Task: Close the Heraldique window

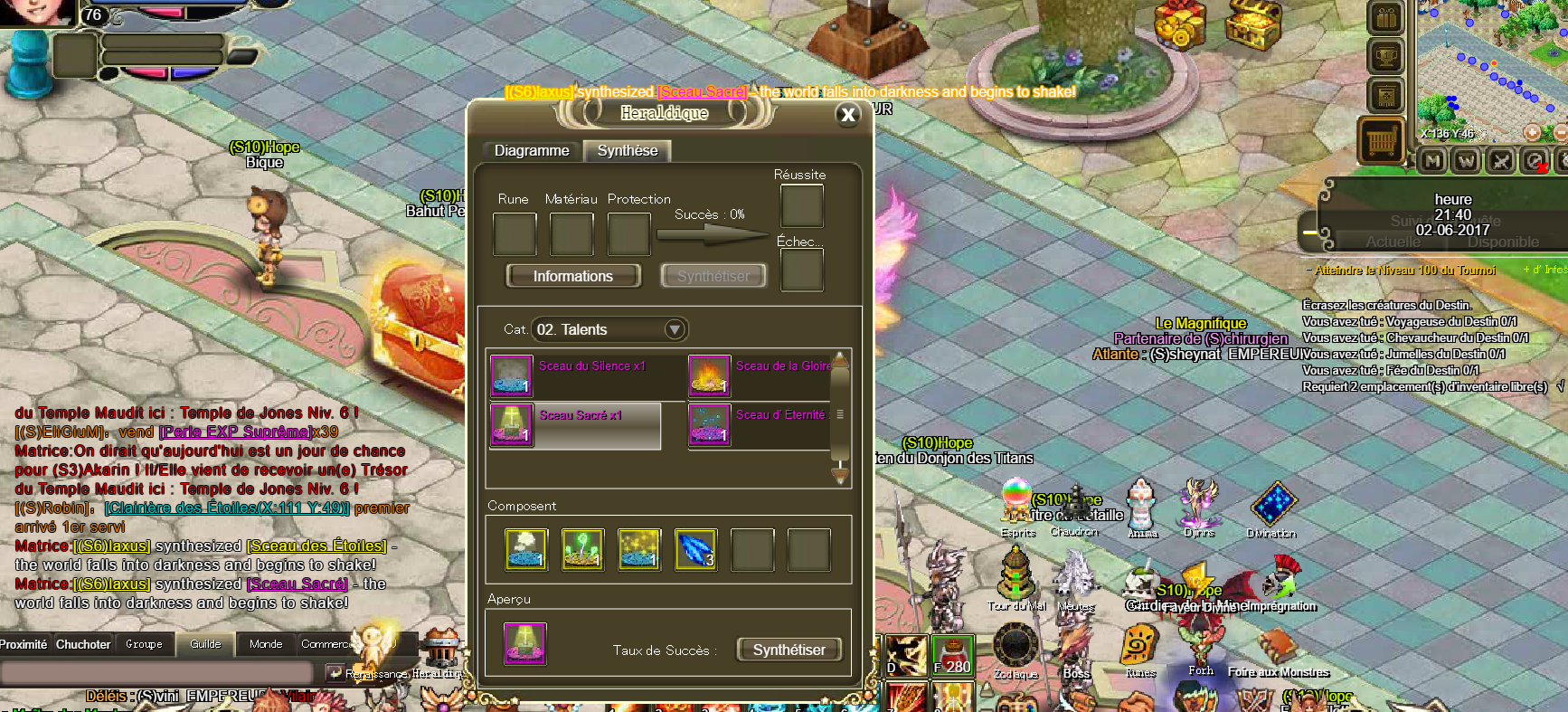Action: [847, 114]
